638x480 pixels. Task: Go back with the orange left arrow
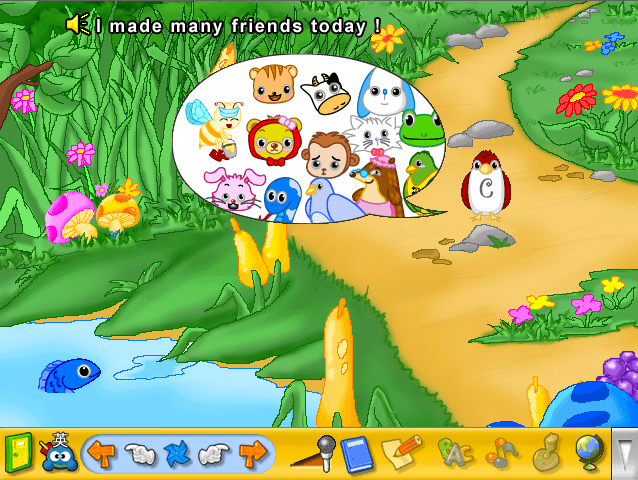101,455
